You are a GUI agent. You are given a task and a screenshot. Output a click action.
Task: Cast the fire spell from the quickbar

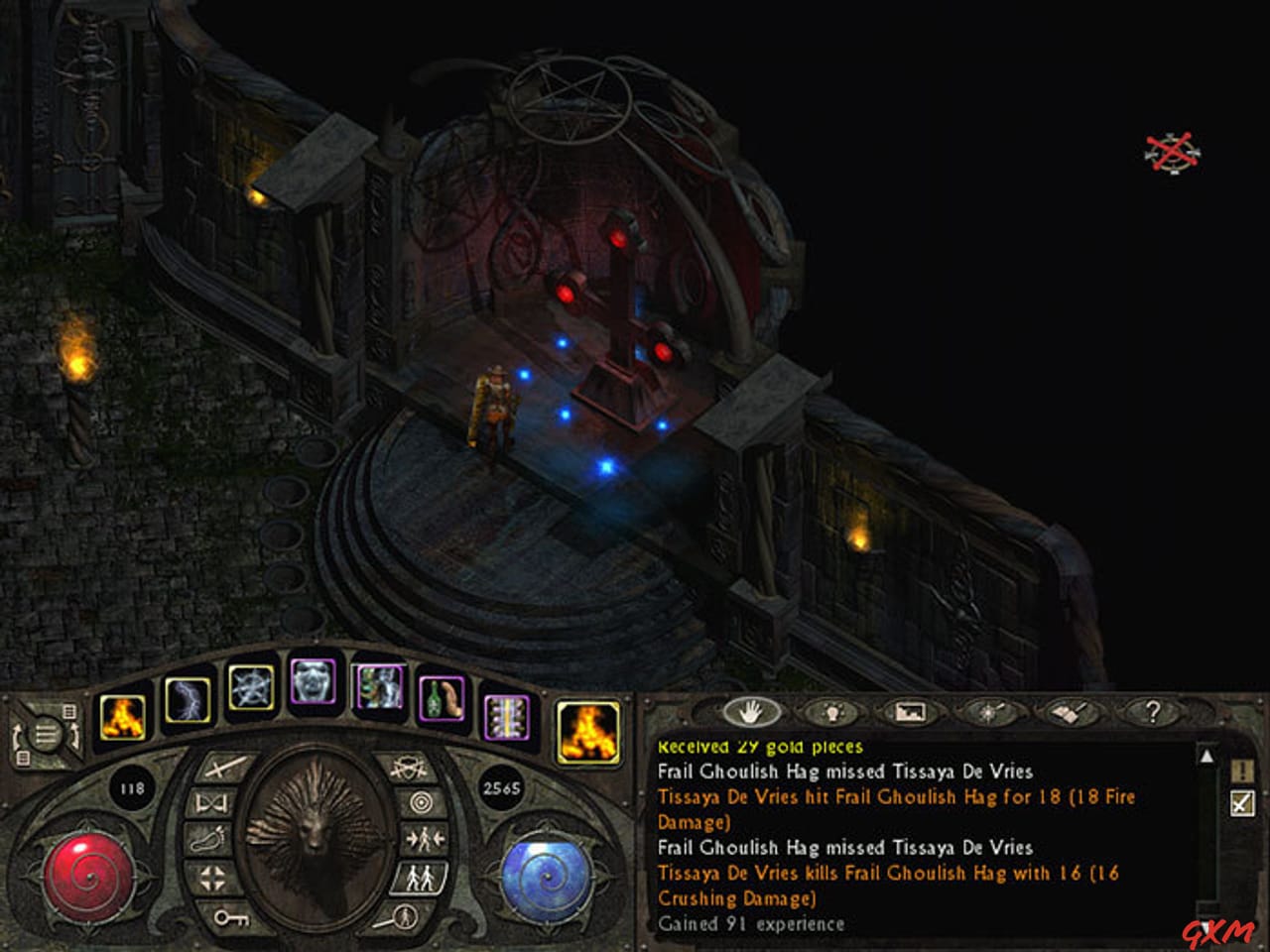[121, 717]
